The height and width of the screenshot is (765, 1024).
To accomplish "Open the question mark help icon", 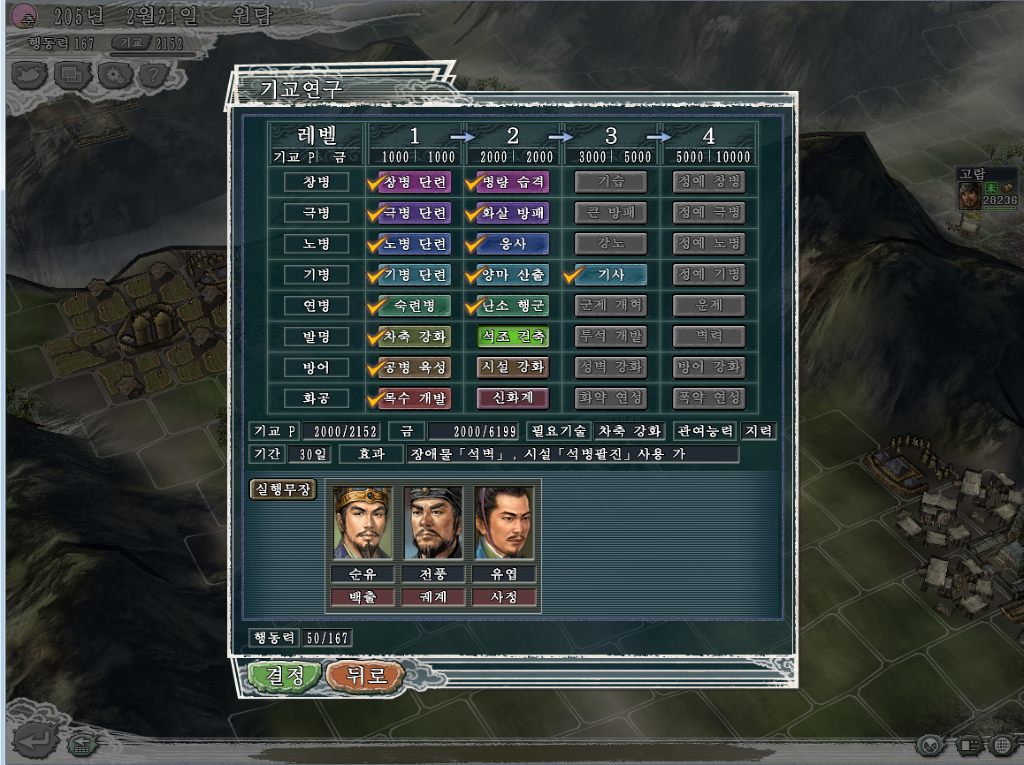I will click(152, 73).
